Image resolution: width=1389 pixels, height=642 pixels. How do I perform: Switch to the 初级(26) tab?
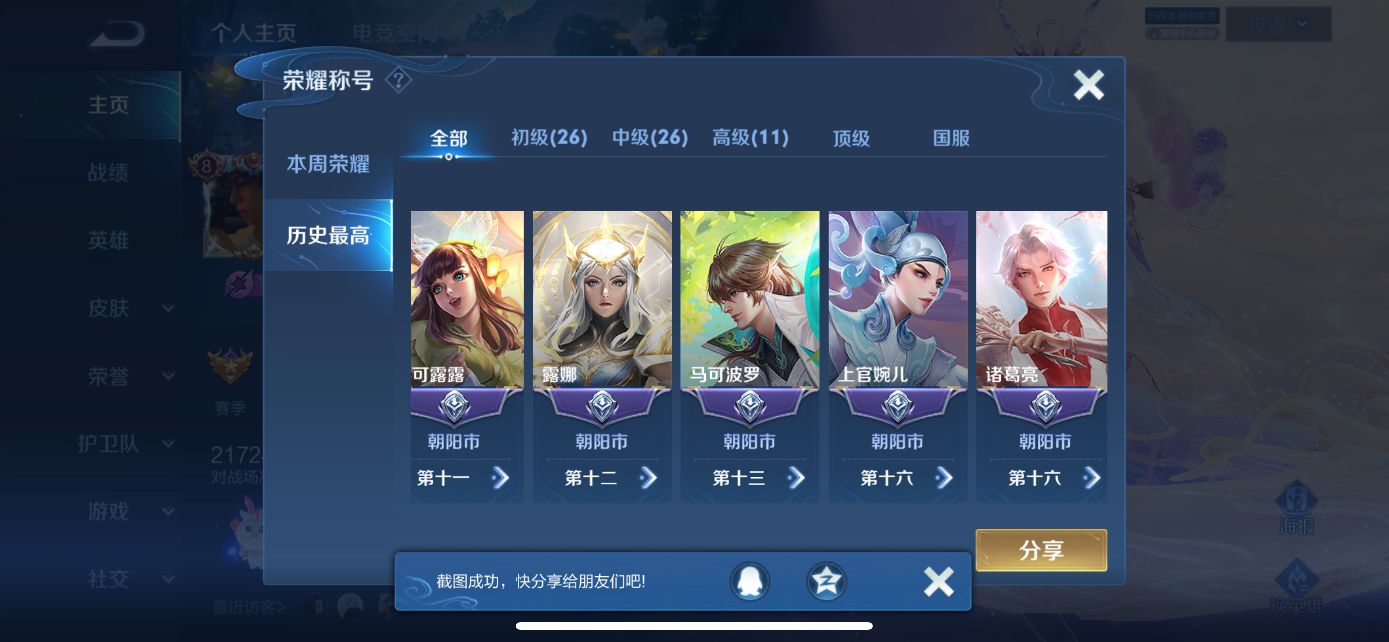coord(549,138)
